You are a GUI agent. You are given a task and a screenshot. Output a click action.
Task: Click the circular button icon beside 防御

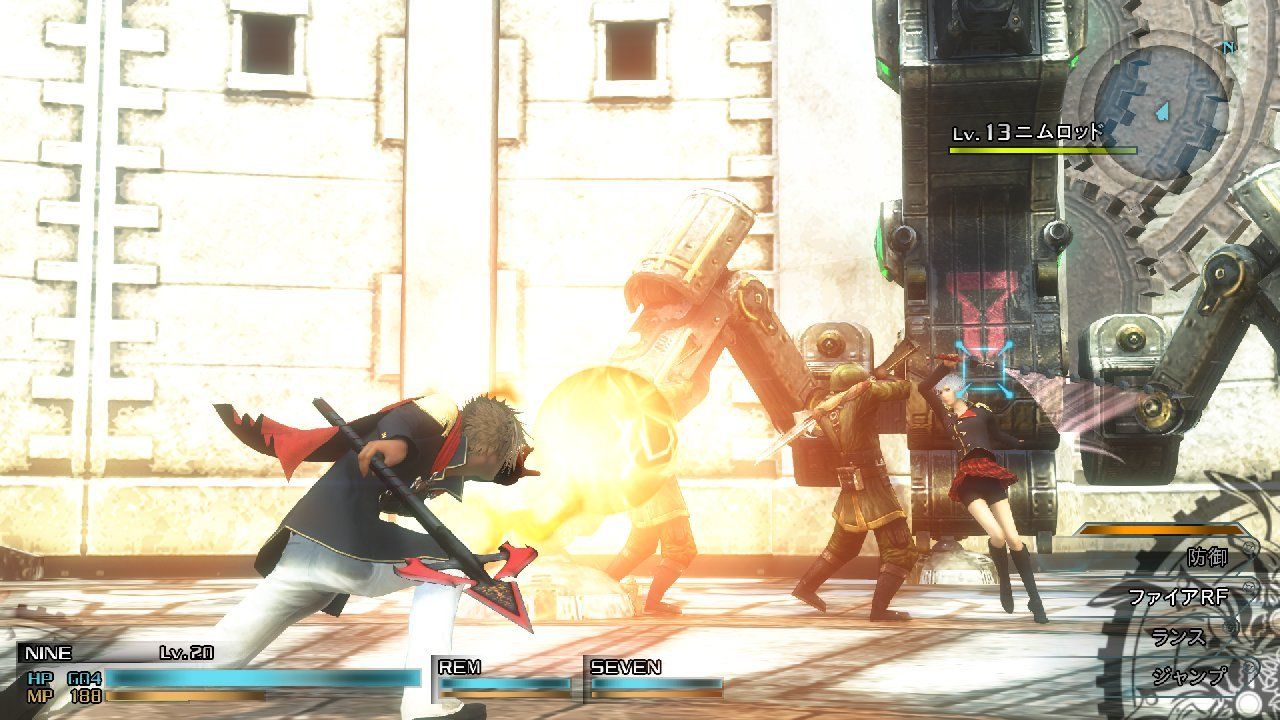[1249, 548]
